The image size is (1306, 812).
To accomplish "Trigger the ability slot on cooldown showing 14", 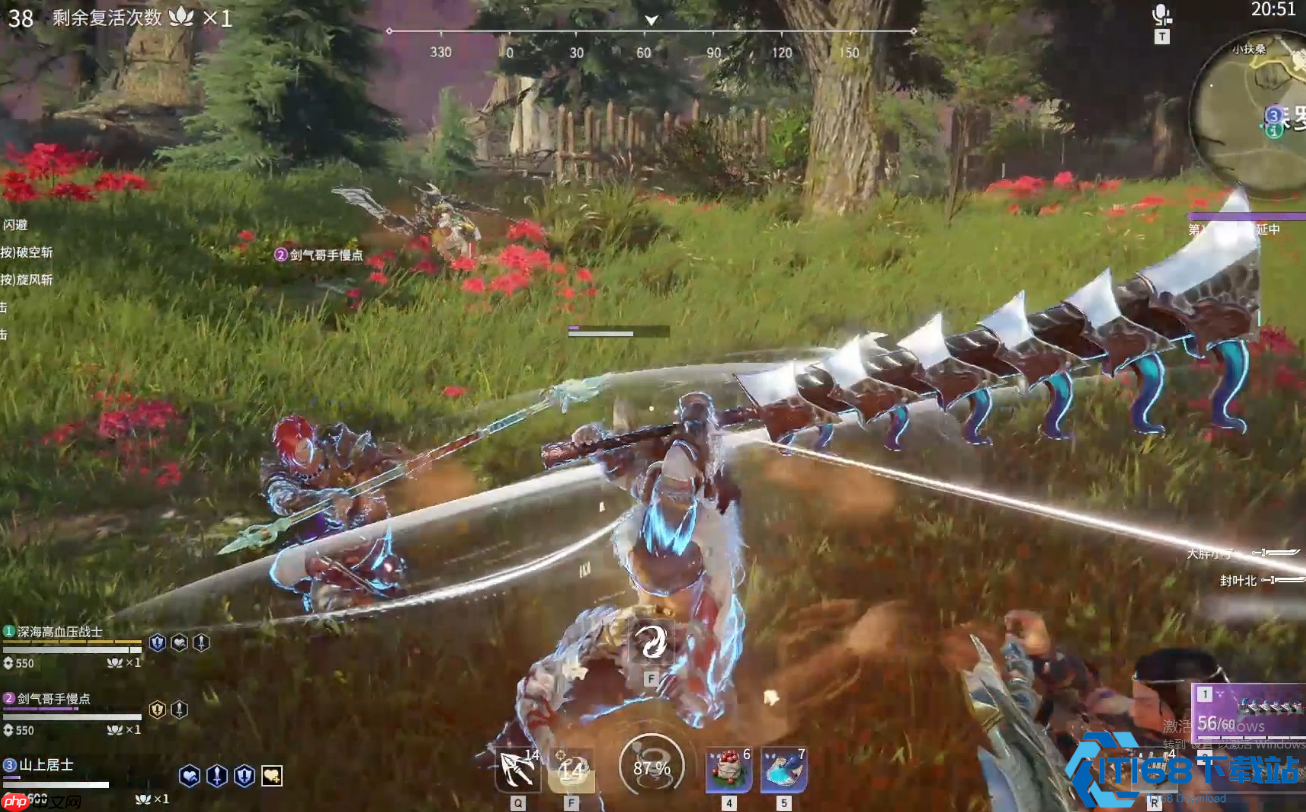I will [571, 770].
